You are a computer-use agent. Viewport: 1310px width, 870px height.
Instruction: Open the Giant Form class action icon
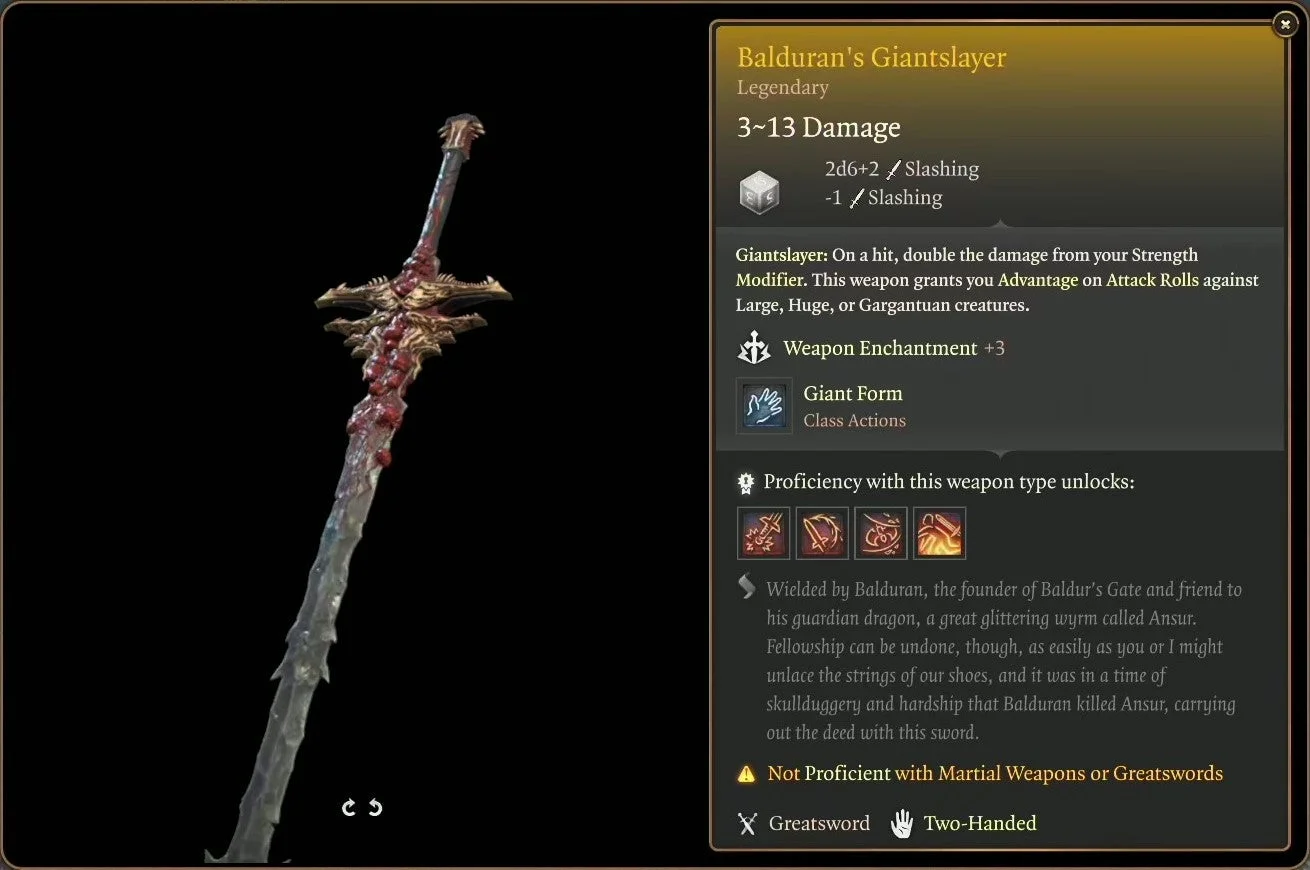click(x=764, y=406)
